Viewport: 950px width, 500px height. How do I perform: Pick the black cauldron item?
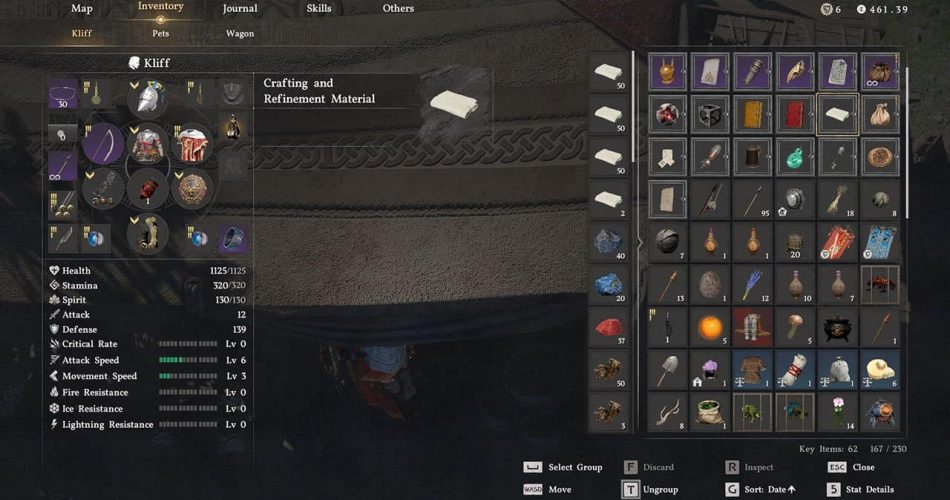837,327
